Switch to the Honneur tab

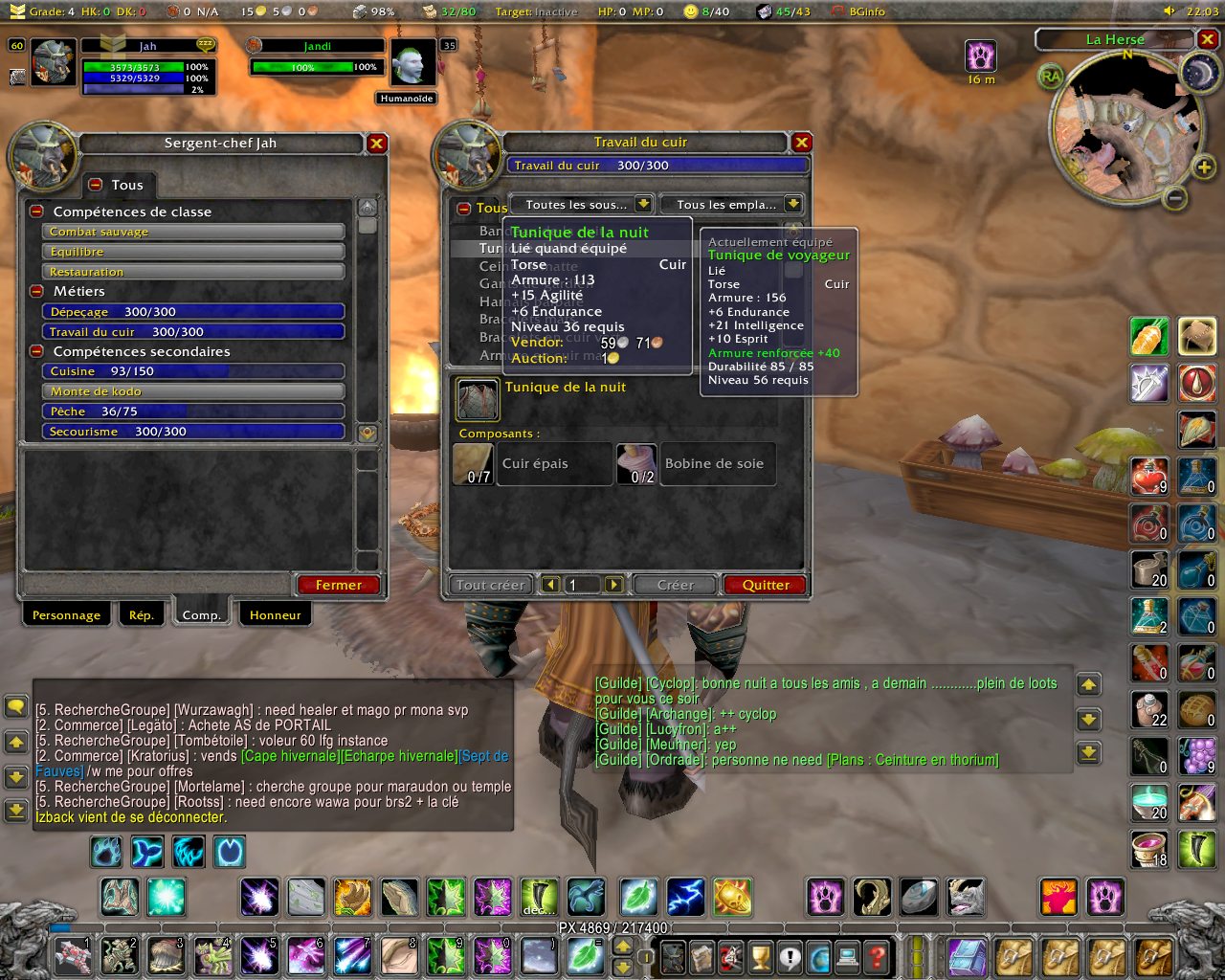click(275, 615)
